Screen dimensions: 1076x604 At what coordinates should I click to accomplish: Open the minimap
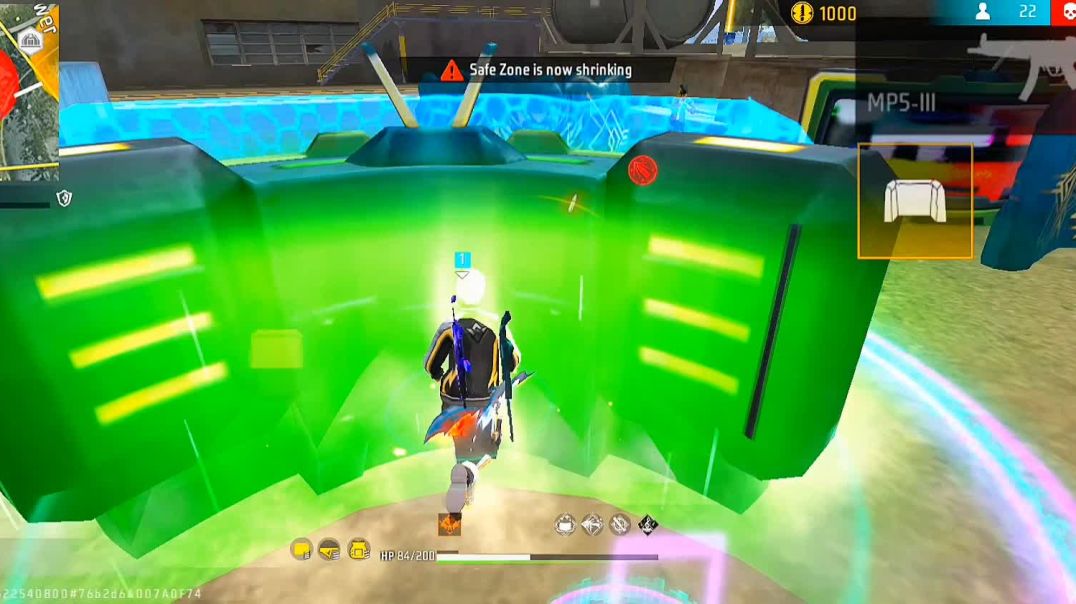point(28,90)
